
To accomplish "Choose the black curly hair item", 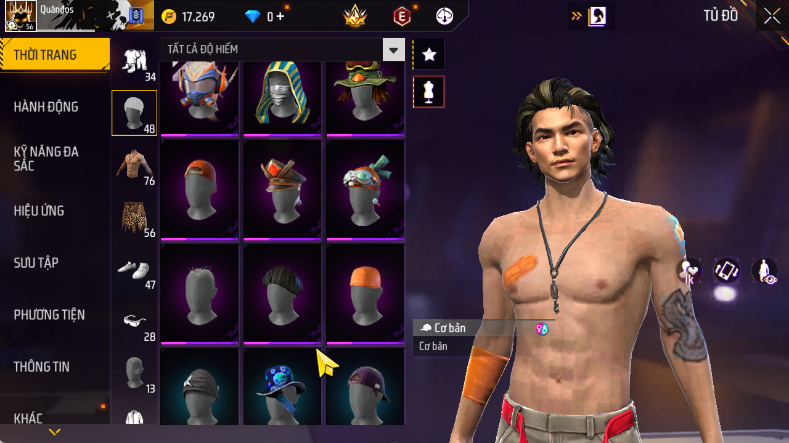I will (281, 295).
